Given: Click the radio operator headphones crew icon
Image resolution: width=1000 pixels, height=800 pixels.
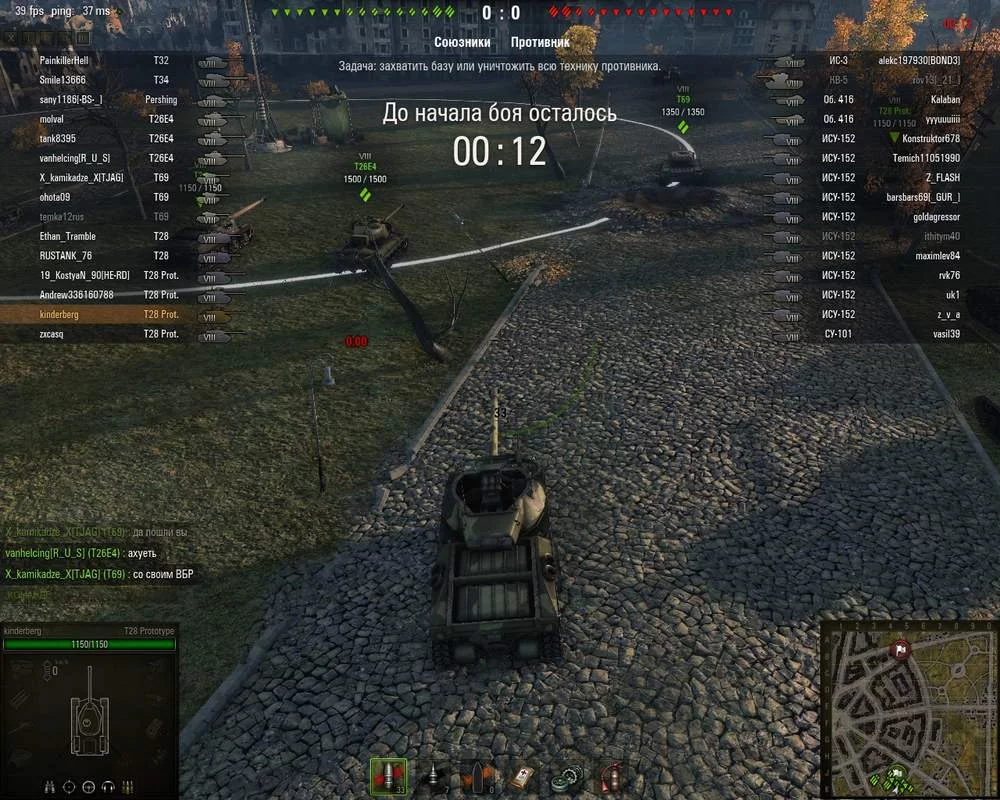Looking at the screenshot, I should 107,785.
